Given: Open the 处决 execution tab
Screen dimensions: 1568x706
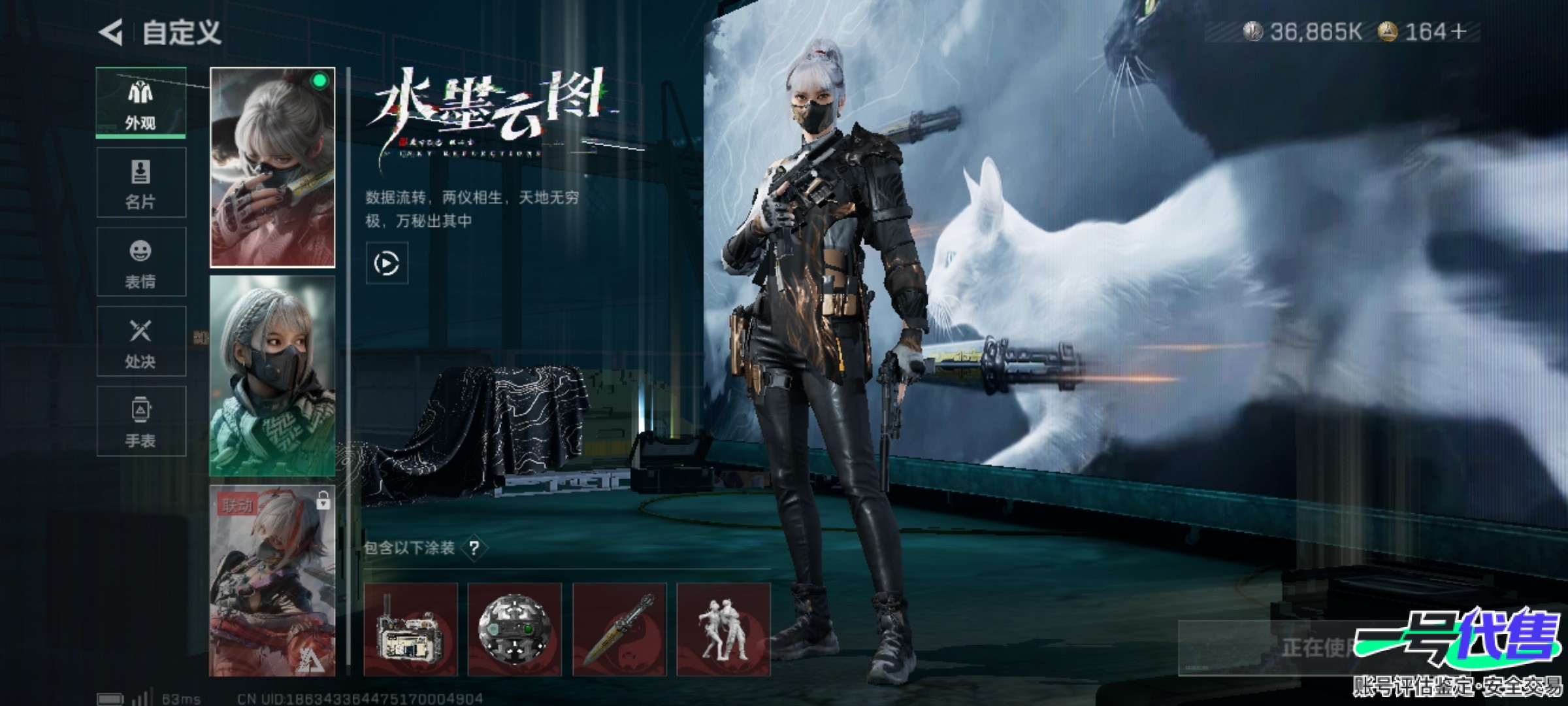Looking at the screenshot, I should (x=140, y=341).
